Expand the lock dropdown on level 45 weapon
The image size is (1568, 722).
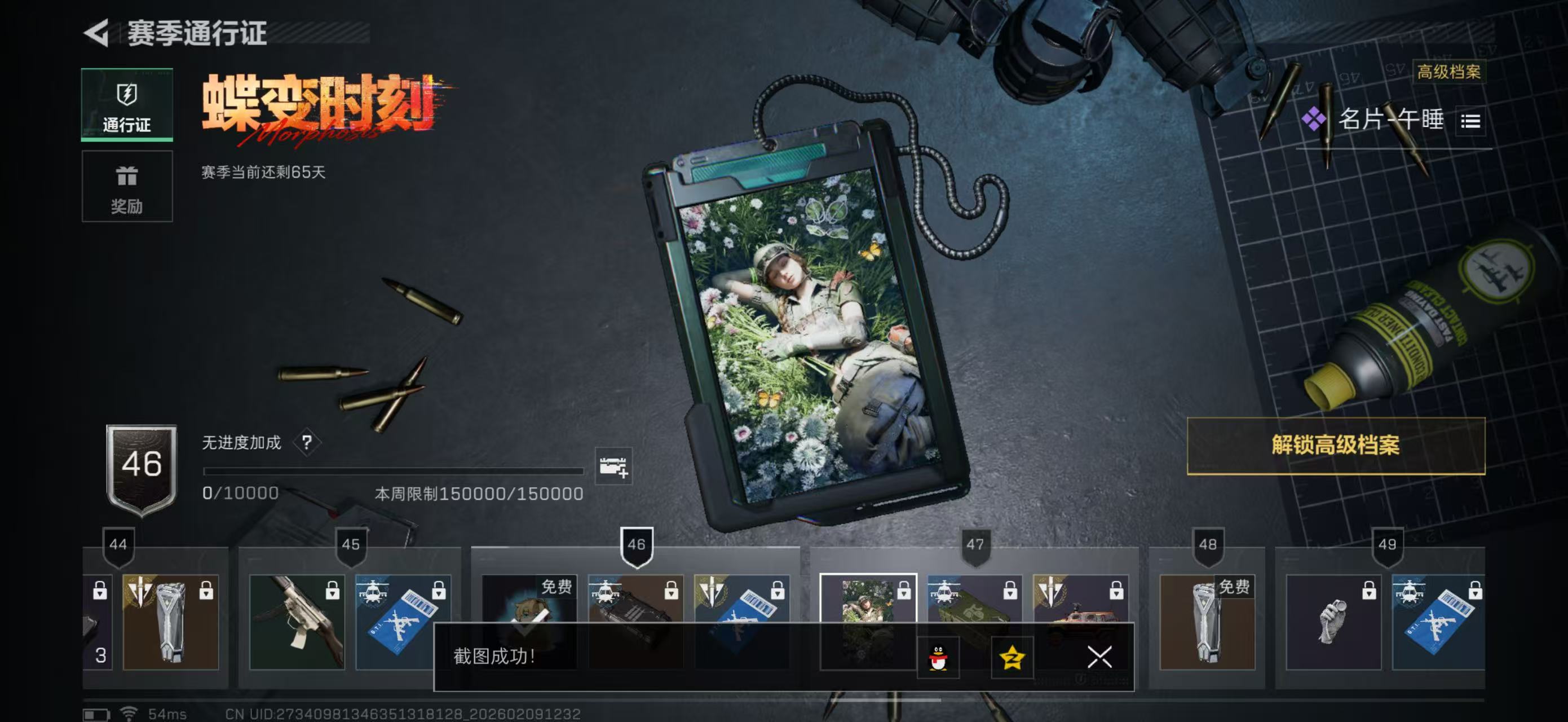pos(333,592)
